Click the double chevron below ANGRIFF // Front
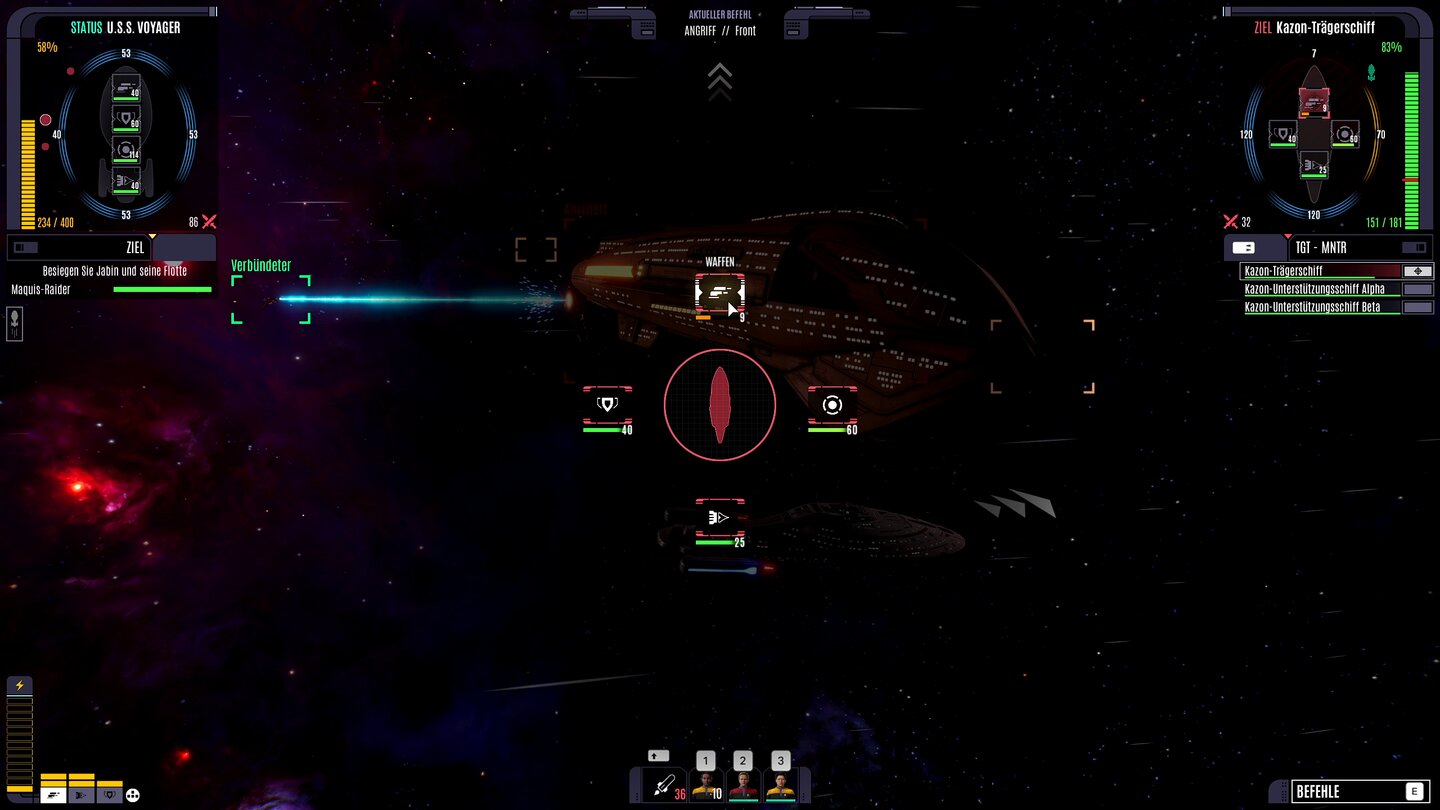Image resolution: width=1440 pixels, height=810 pixels. coord(720,79)
